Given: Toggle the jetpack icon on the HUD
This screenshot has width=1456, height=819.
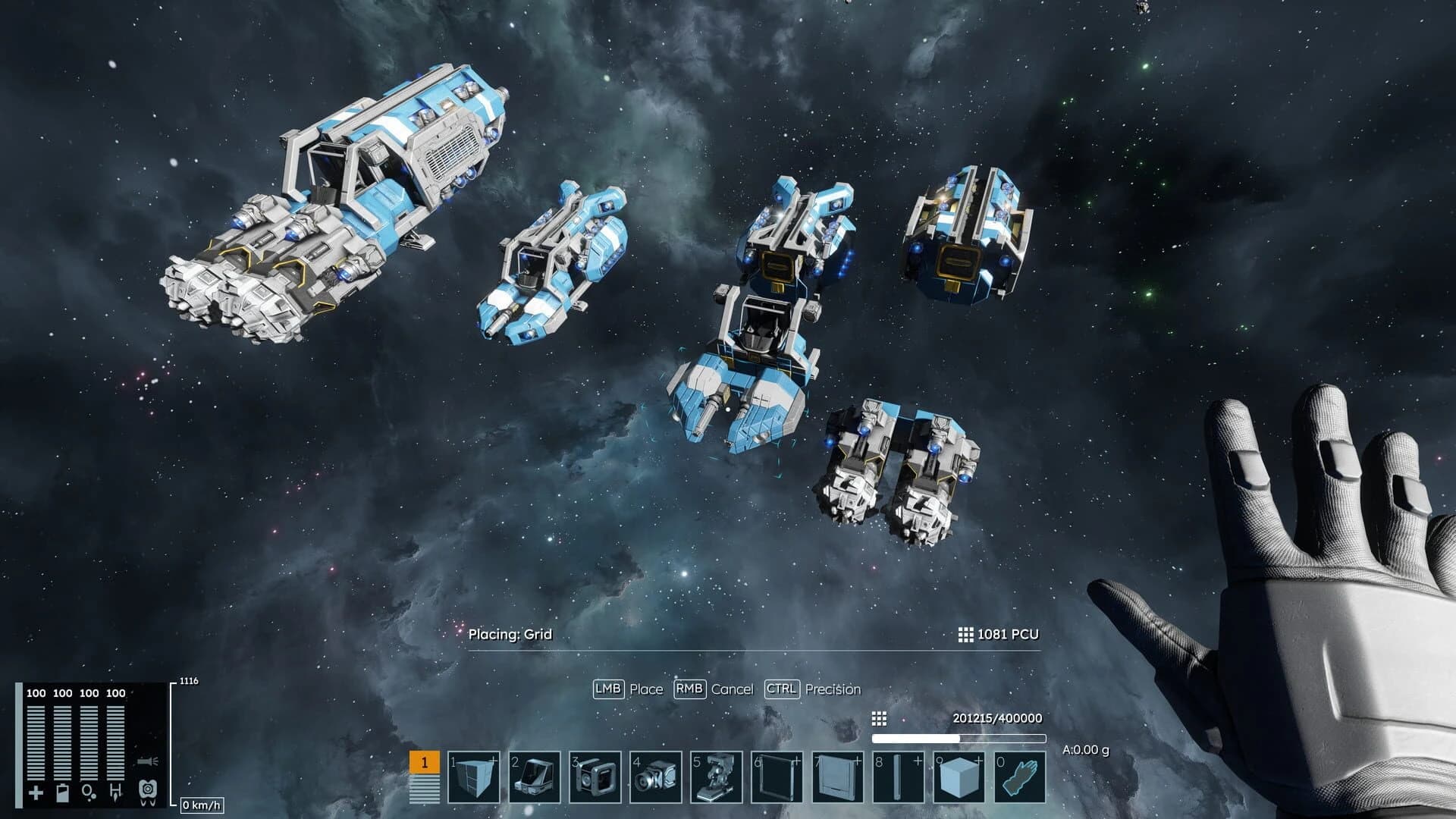Looking at the screenshot, I should [148, 791].
